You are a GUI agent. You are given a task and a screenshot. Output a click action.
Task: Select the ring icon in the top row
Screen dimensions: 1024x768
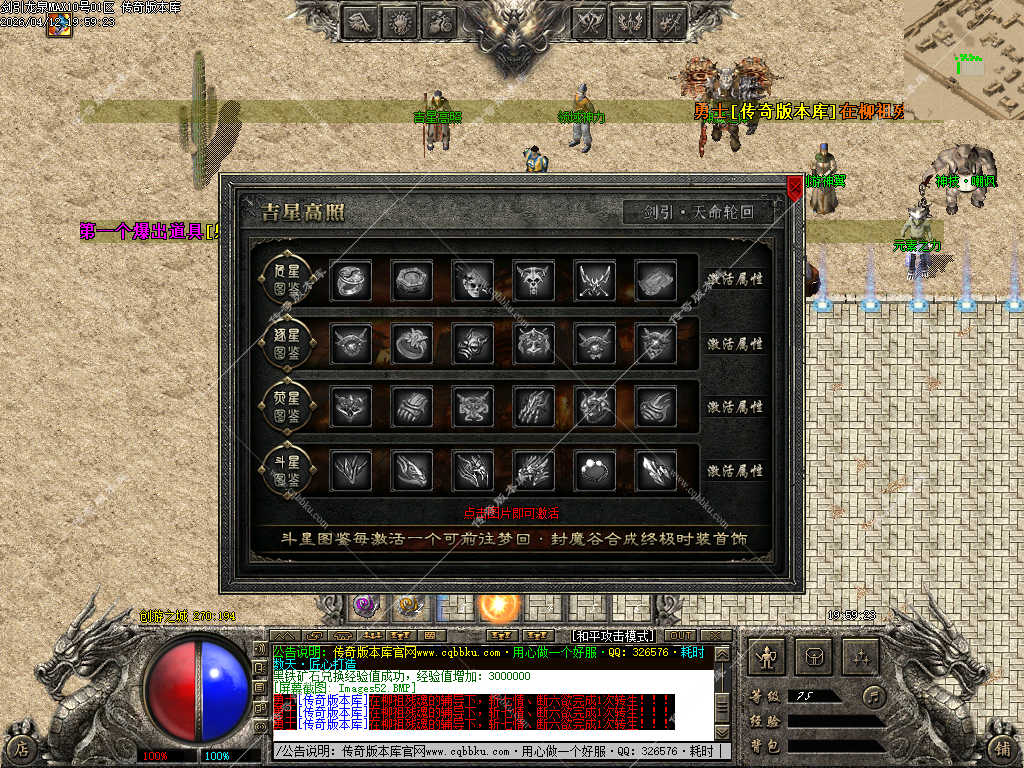pyautogui.click(x=350, y=280)
